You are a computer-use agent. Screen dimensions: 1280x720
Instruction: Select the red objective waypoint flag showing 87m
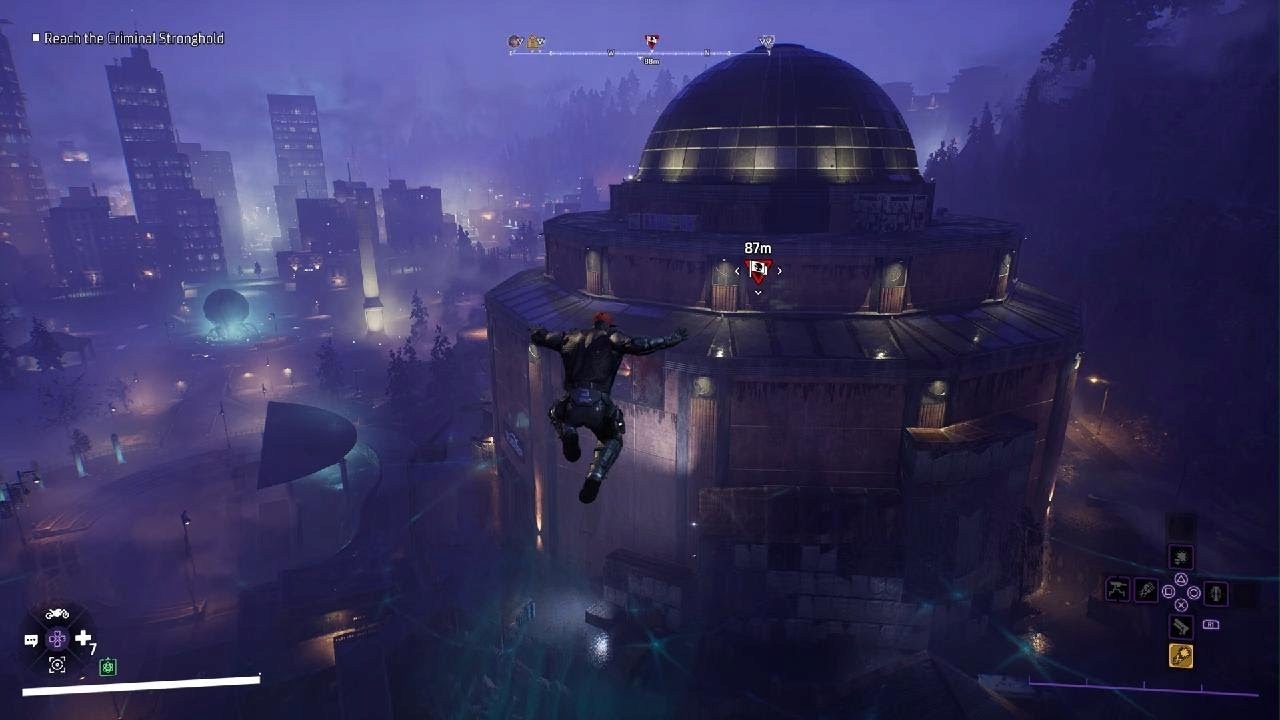pos(758,269)
